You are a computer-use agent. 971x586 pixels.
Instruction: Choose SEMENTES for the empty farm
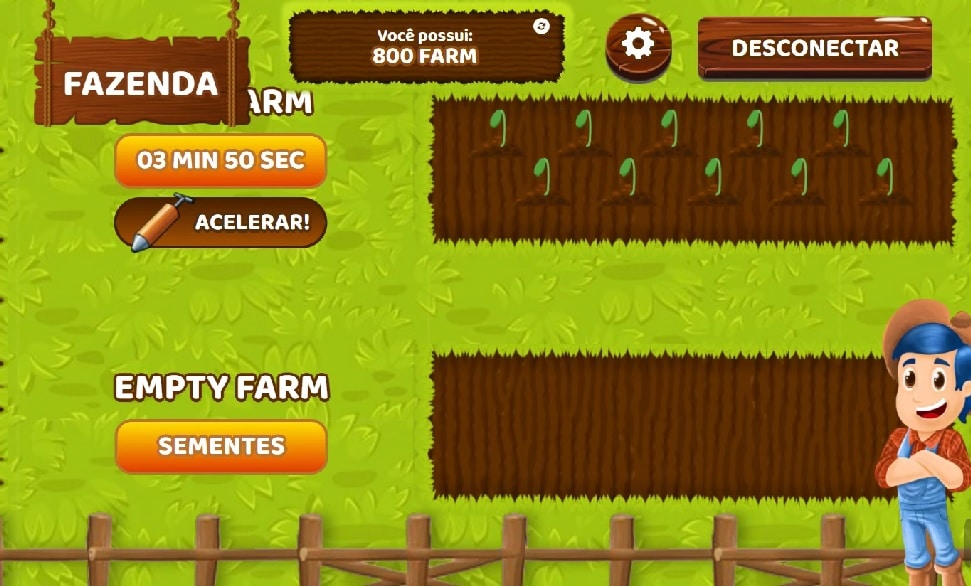pos(221,446)
